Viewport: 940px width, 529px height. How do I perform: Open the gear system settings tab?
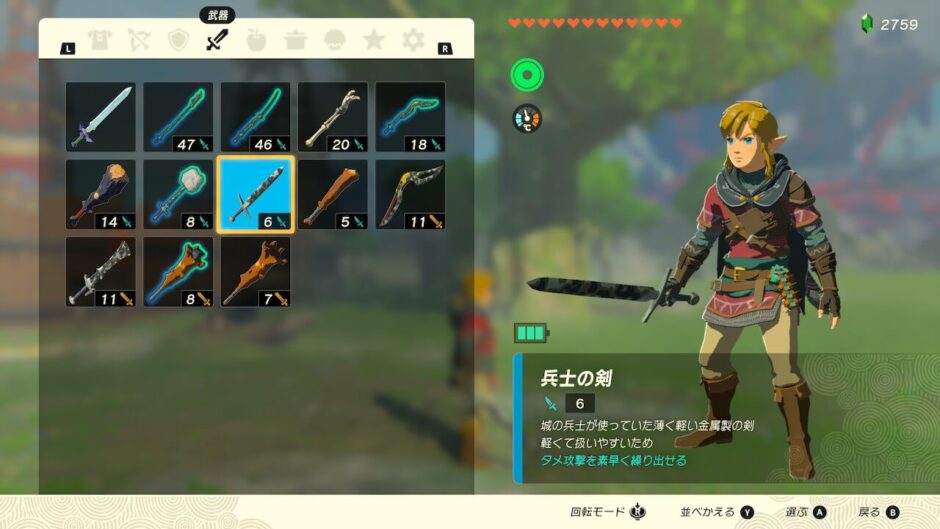(x=413, y=41)
